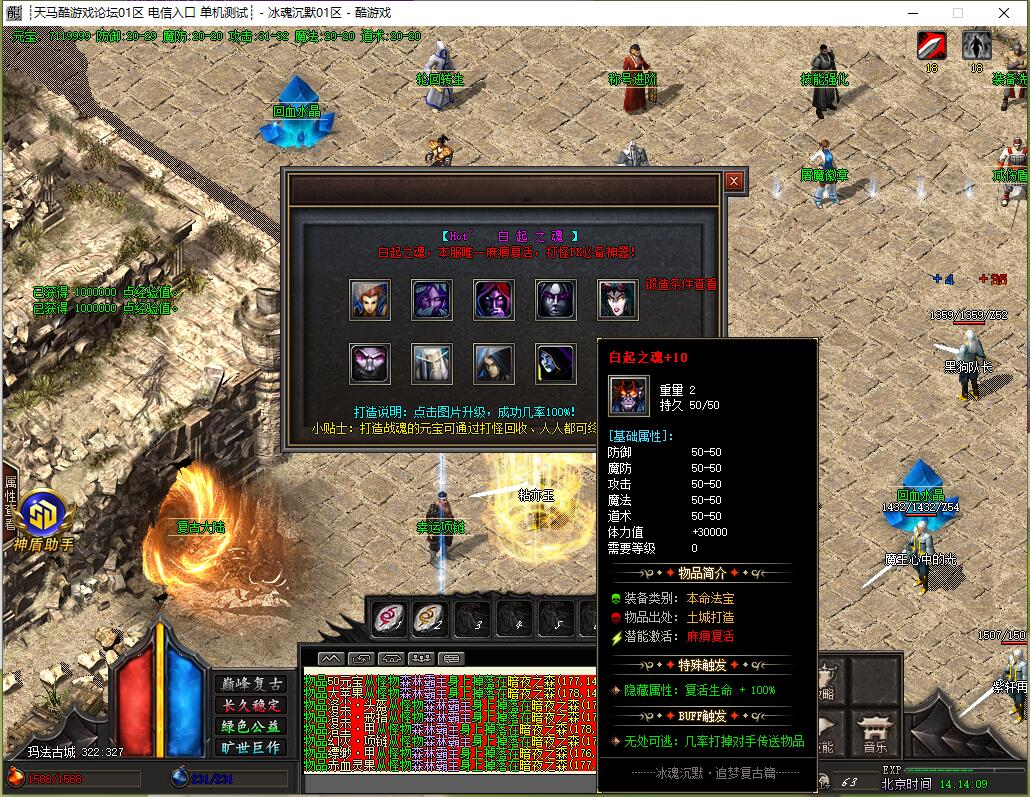Open the 锻造条件查看 link

tap(680, 284)
